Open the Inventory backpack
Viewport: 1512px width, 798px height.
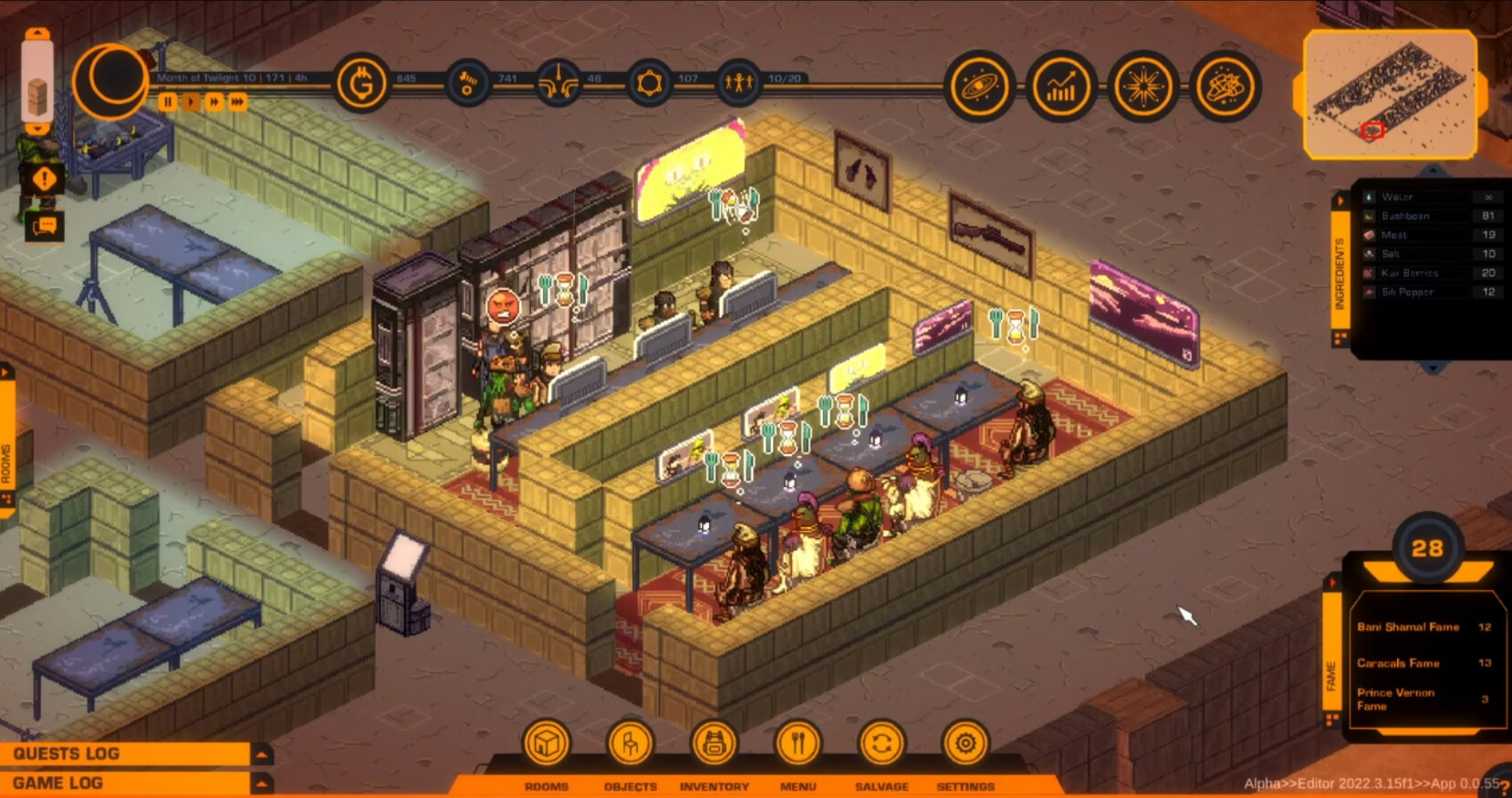click(x=714, y=743)
